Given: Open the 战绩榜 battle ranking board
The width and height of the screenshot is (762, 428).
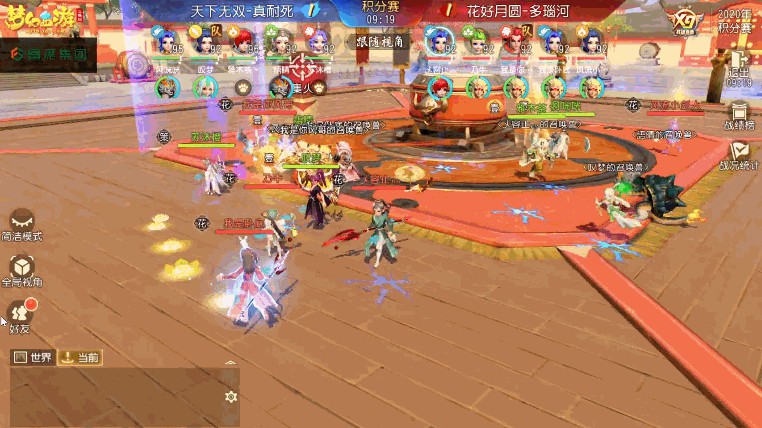Looking at the screenshot, I should [740, 116].
